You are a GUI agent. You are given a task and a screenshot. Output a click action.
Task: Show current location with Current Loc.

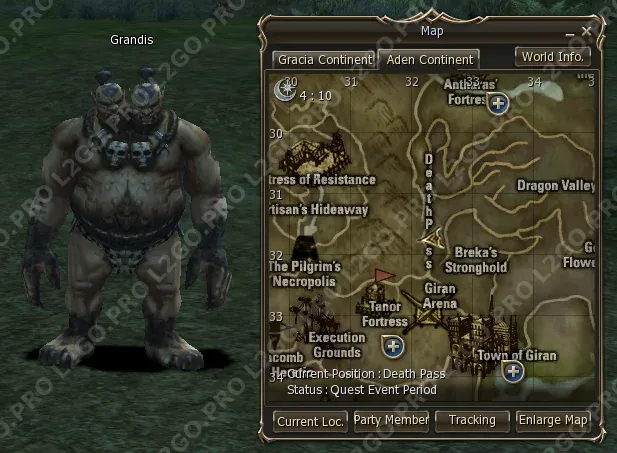[310, 421]
